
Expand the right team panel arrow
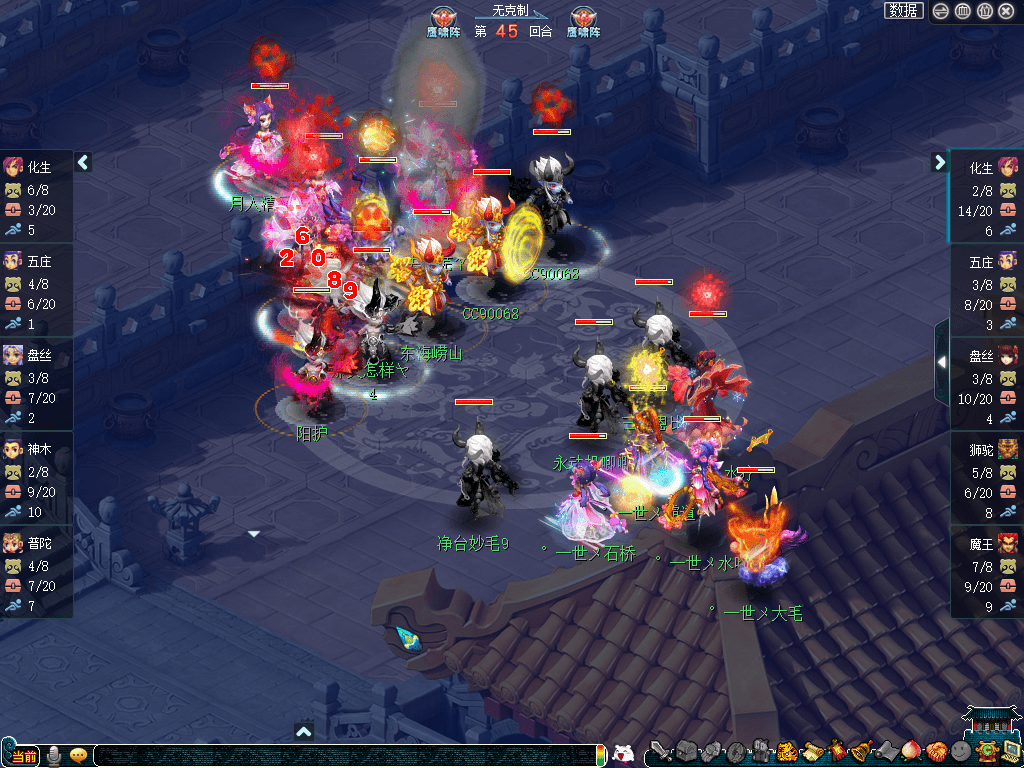[940, 162]
